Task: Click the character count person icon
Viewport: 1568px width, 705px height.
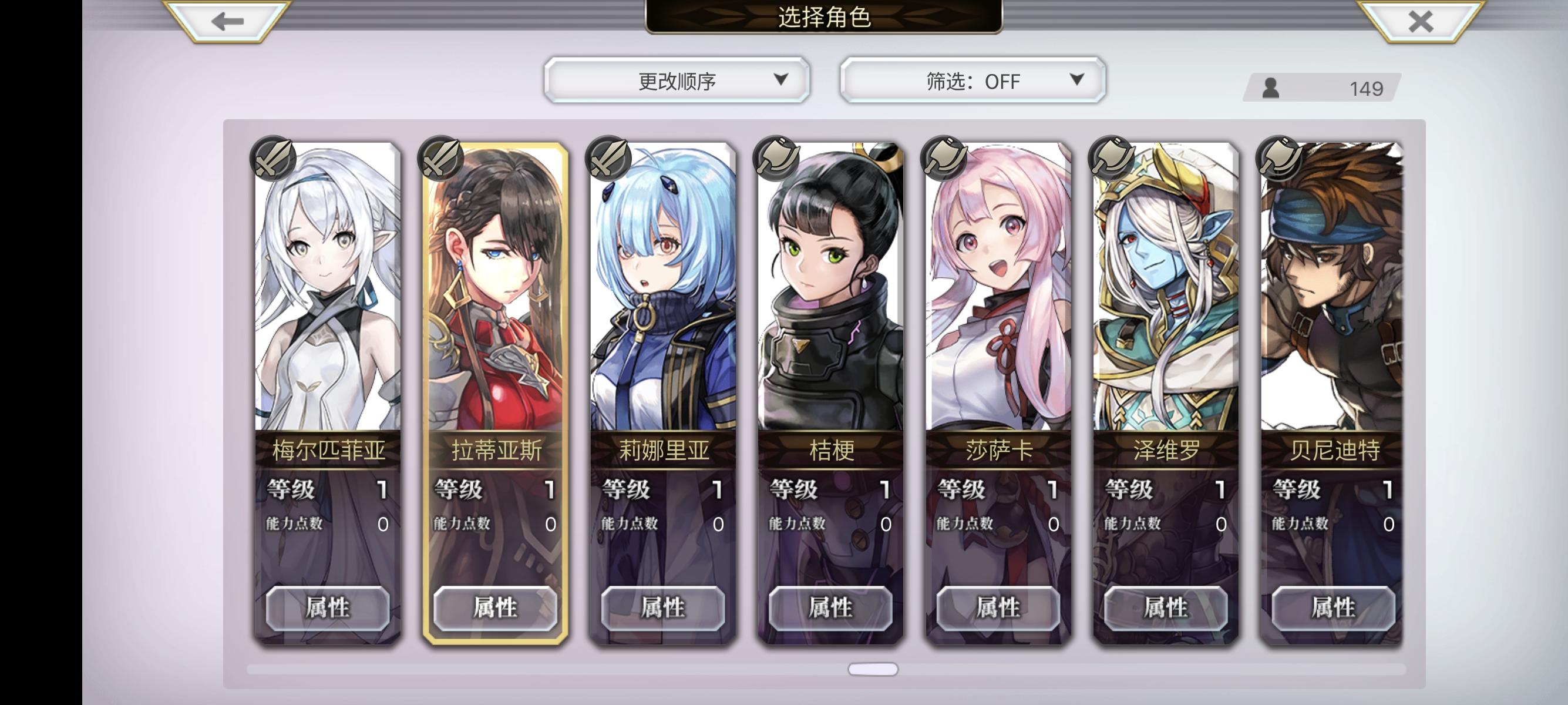Action: tap(1271, 89)
